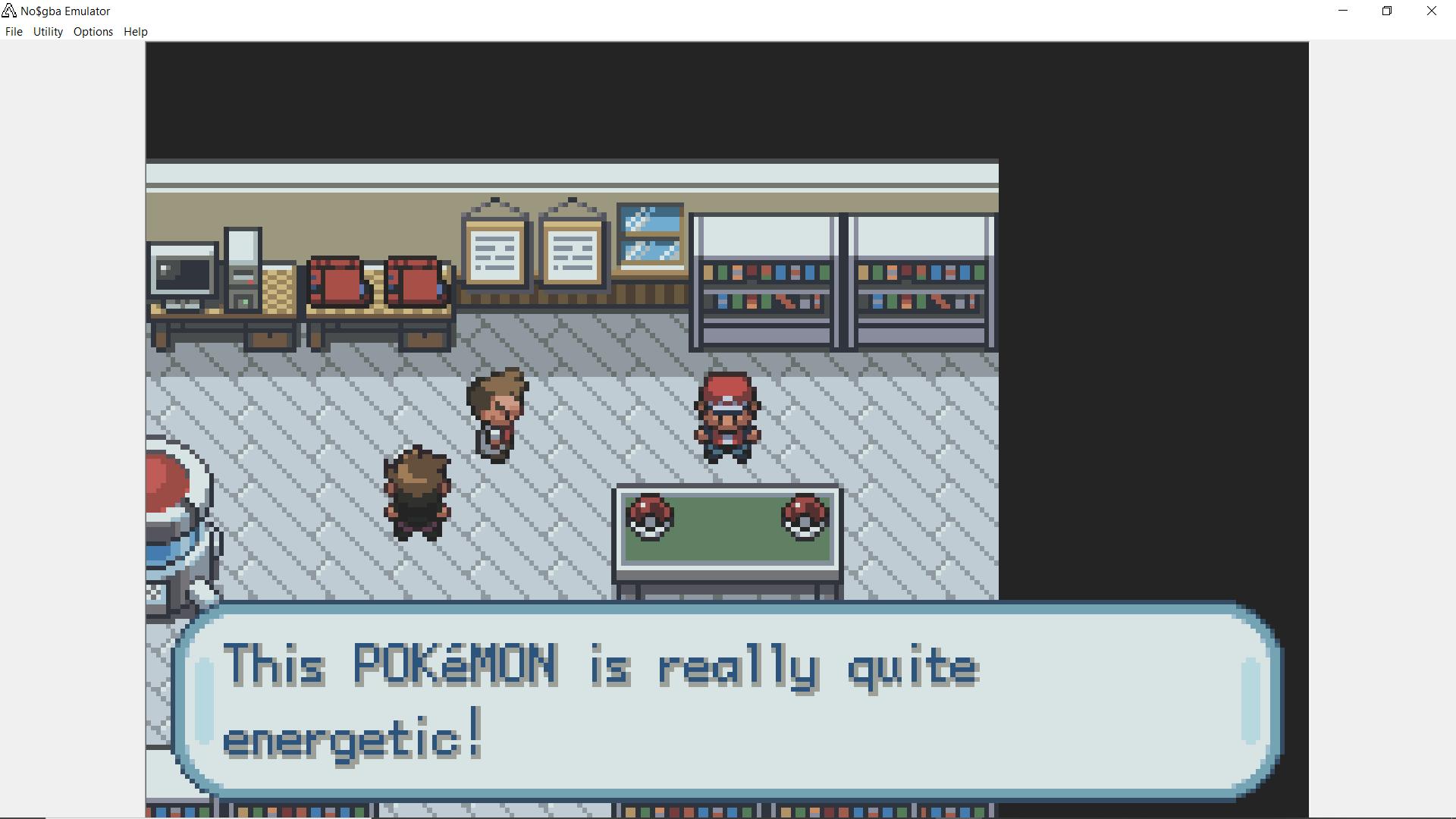Close the No$gba Emulator window
The image size is (1456, 819).
pos(1432,11)
